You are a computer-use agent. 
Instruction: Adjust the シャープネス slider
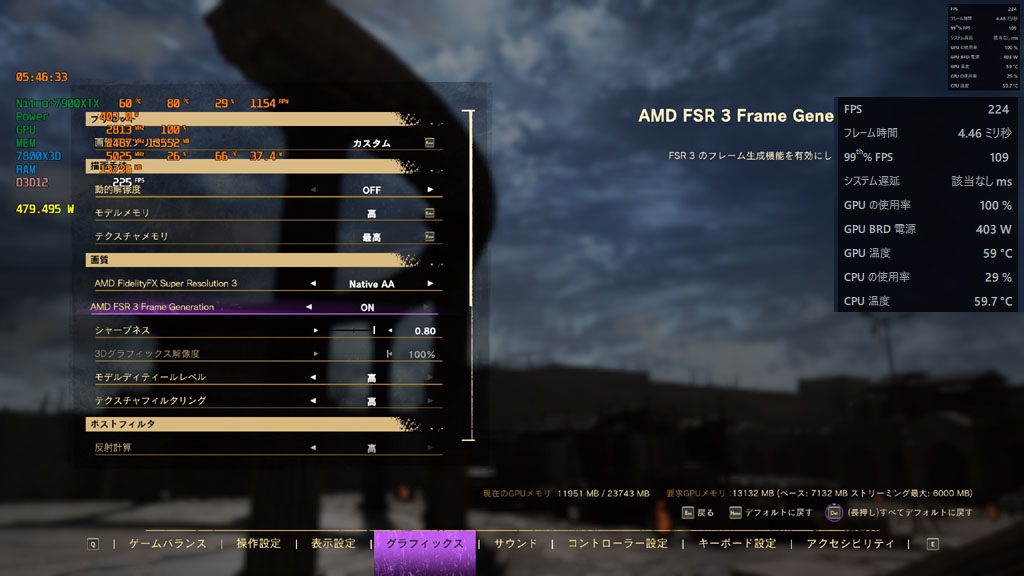pos(374,330)
